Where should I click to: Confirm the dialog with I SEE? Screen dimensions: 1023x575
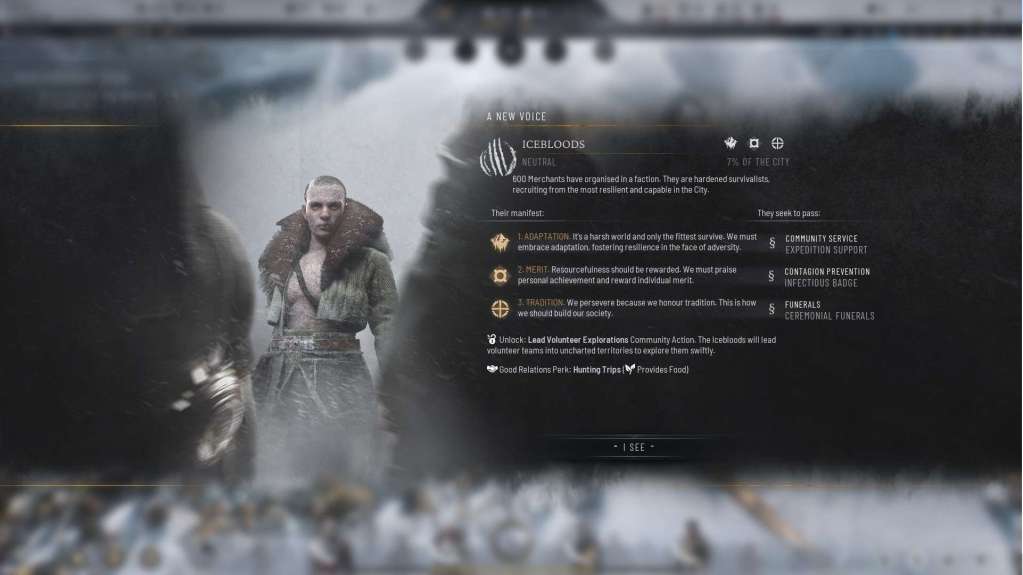(x=634, y=447)
